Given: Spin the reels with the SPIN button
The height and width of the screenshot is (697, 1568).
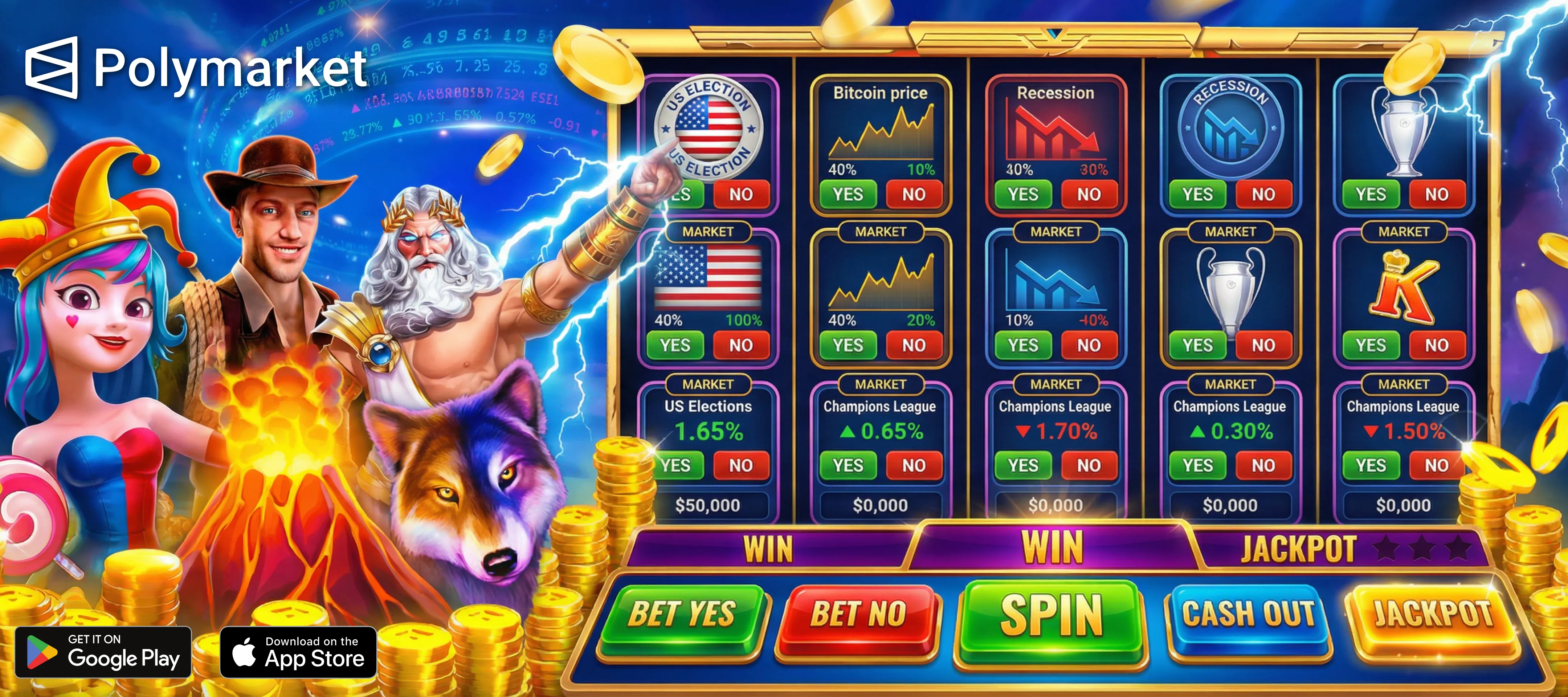Looking at the screenshot, I should pyautogui.click(x=1051, y=616).
